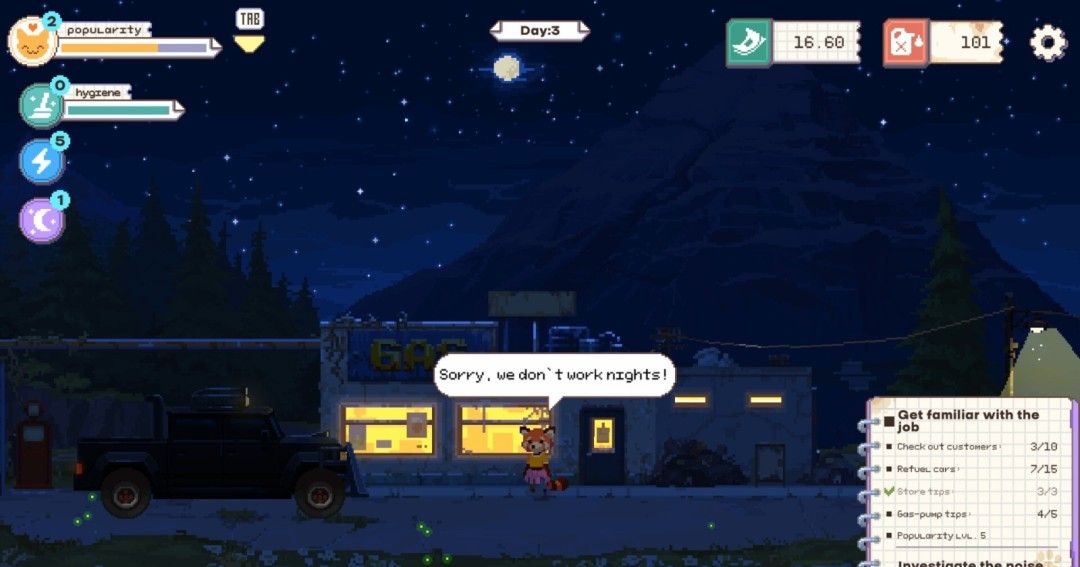This screenshot has width=1080, height=567.
Task: Click the completed 'Store tips' objective
Action: point(966,491)
